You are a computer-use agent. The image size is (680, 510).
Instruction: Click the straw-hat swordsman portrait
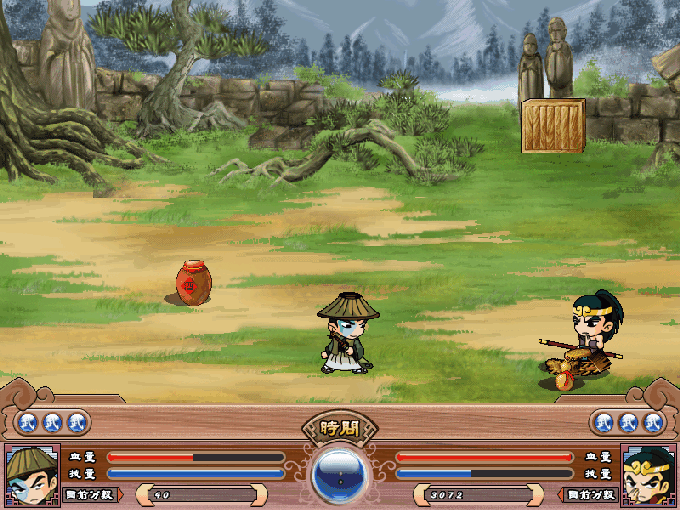tap(30, 474)
